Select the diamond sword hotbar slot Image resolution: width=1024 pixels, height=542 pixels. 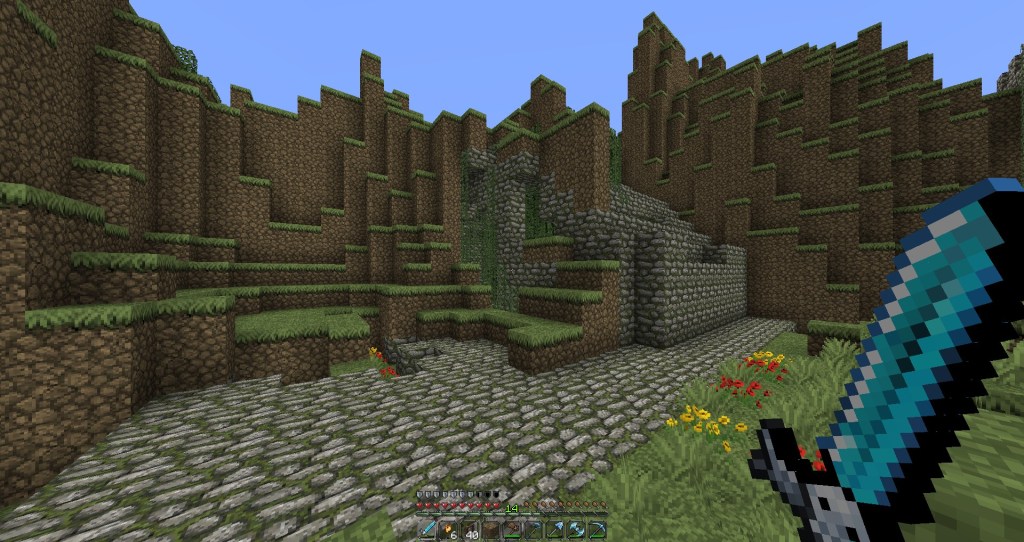pos(428,530)
